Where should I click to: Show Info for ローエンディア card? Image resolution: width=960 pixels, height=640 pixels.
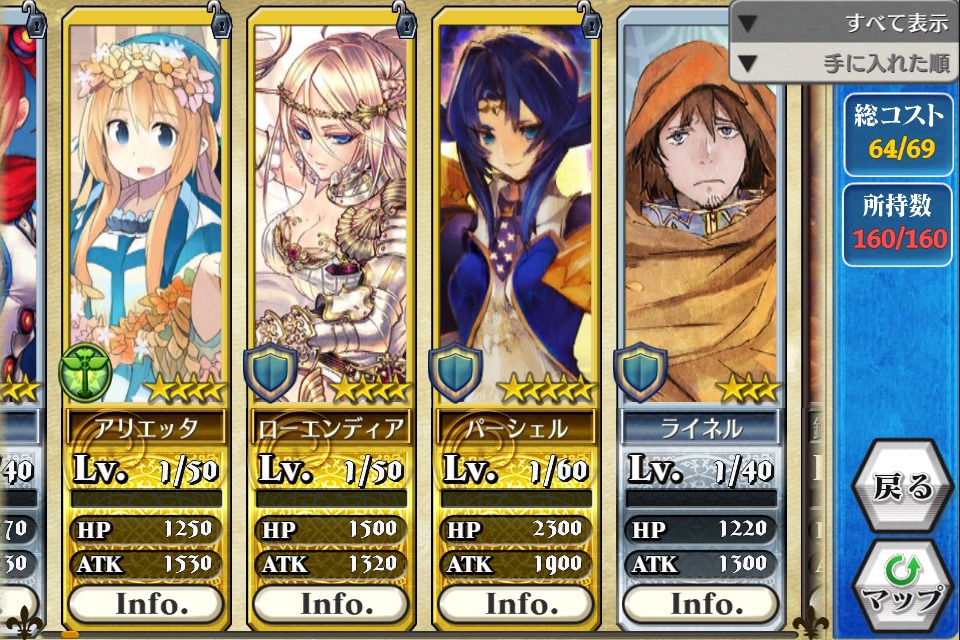331,604
